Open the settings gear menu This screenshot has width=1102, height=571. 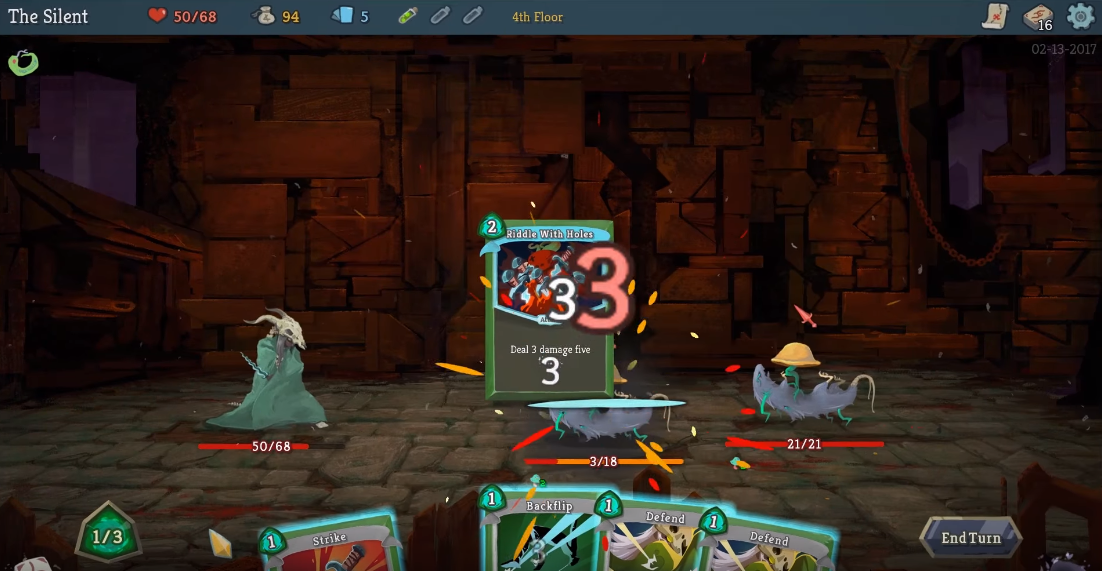(x=1081, y=16)
